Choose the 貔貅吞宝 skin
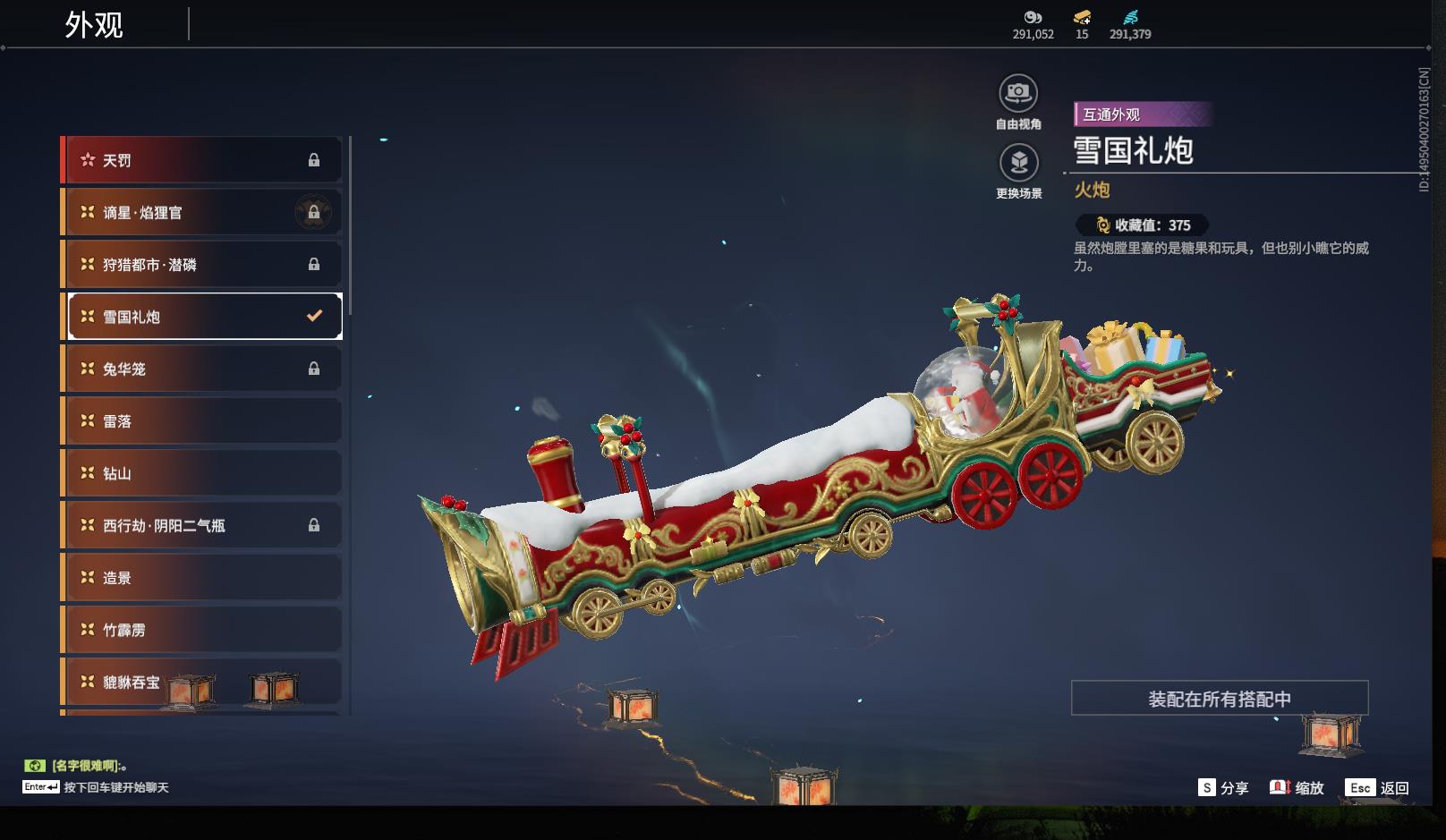 202,683
